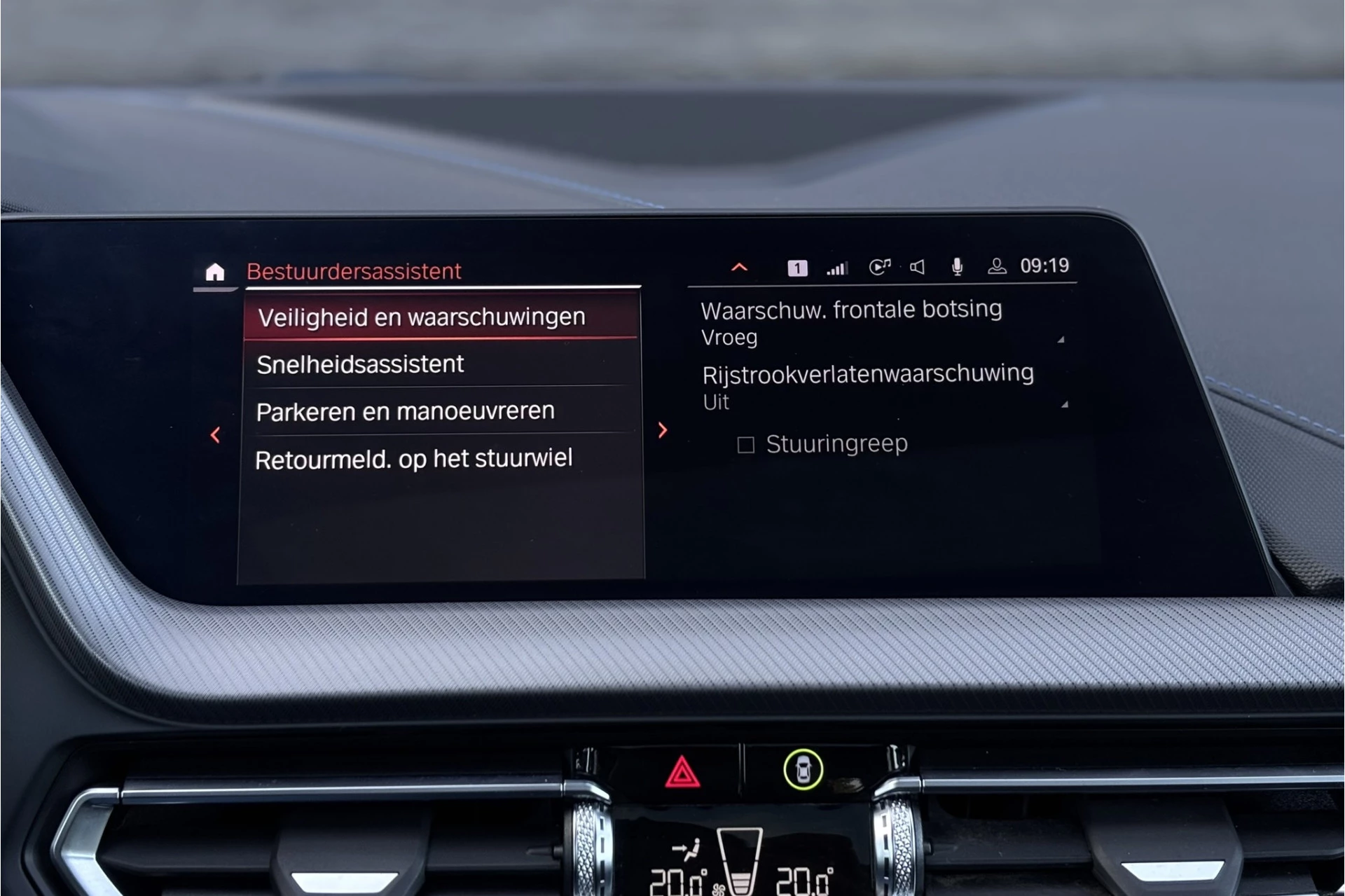Tap the signal strength indicator icon
Viewport: 1345px width, 896px height.
click(x=836, y=266)
